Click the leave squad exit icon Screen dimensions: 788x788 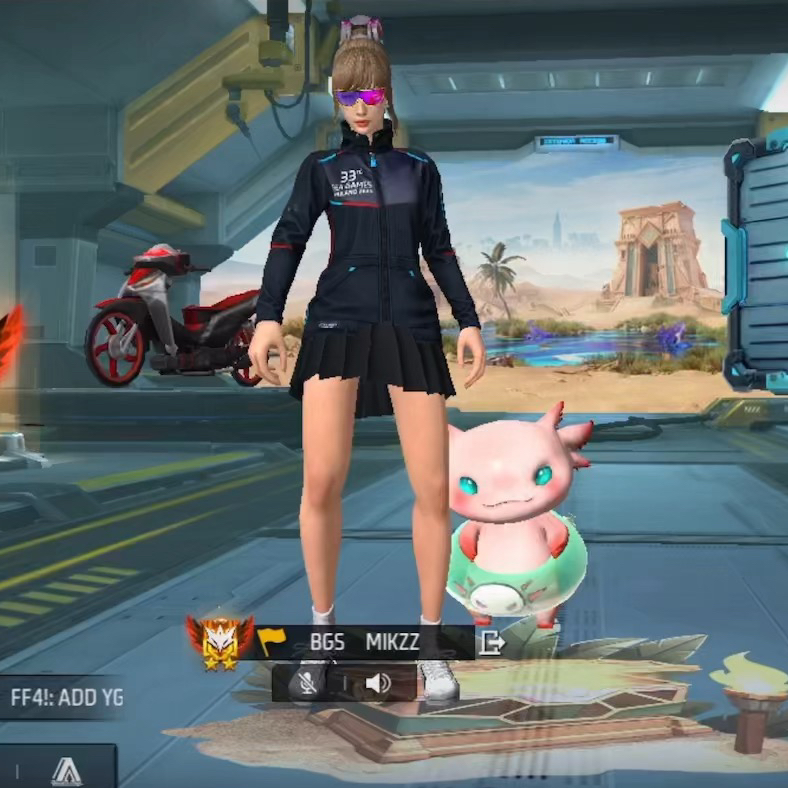(x=491, y=642)
